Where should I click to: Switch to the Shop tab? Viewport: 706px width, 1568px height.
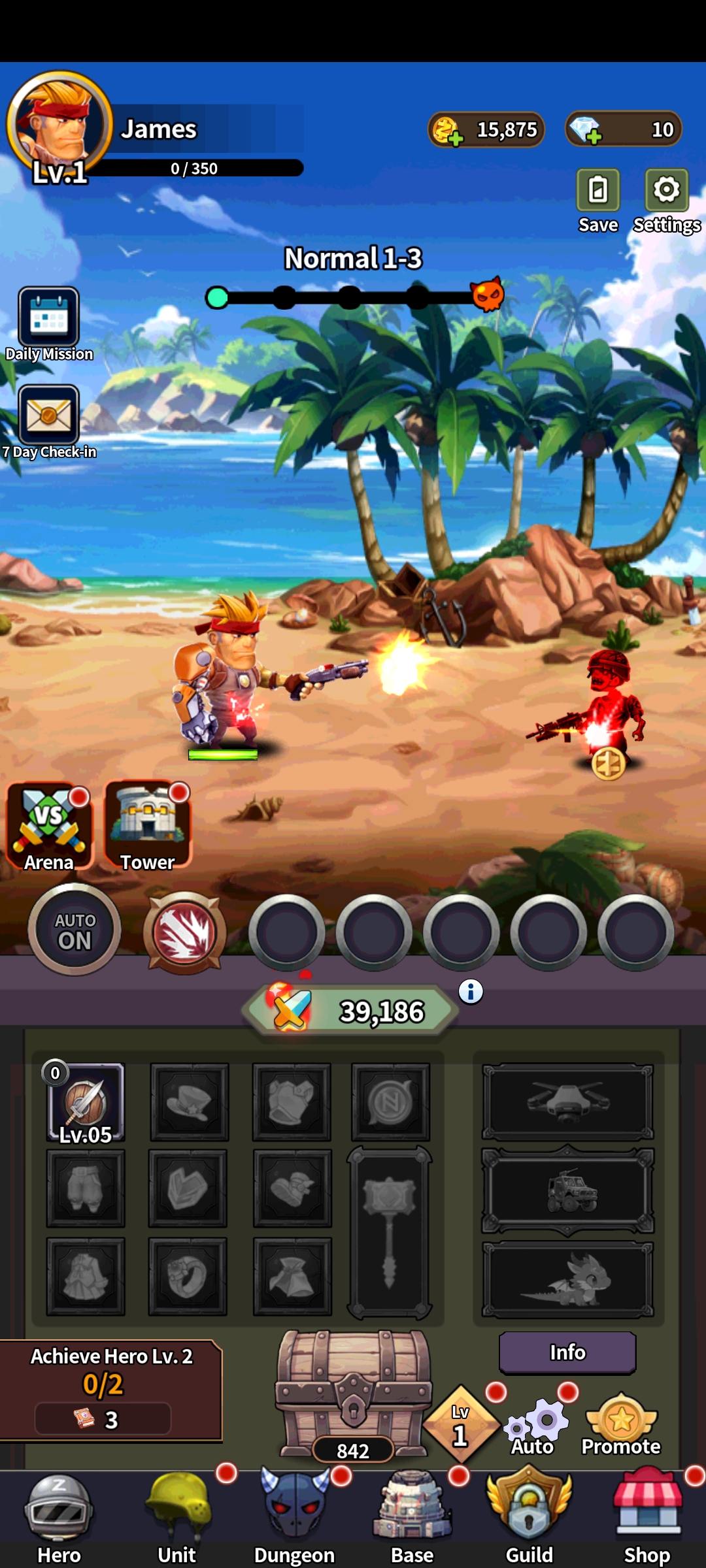647,1516
